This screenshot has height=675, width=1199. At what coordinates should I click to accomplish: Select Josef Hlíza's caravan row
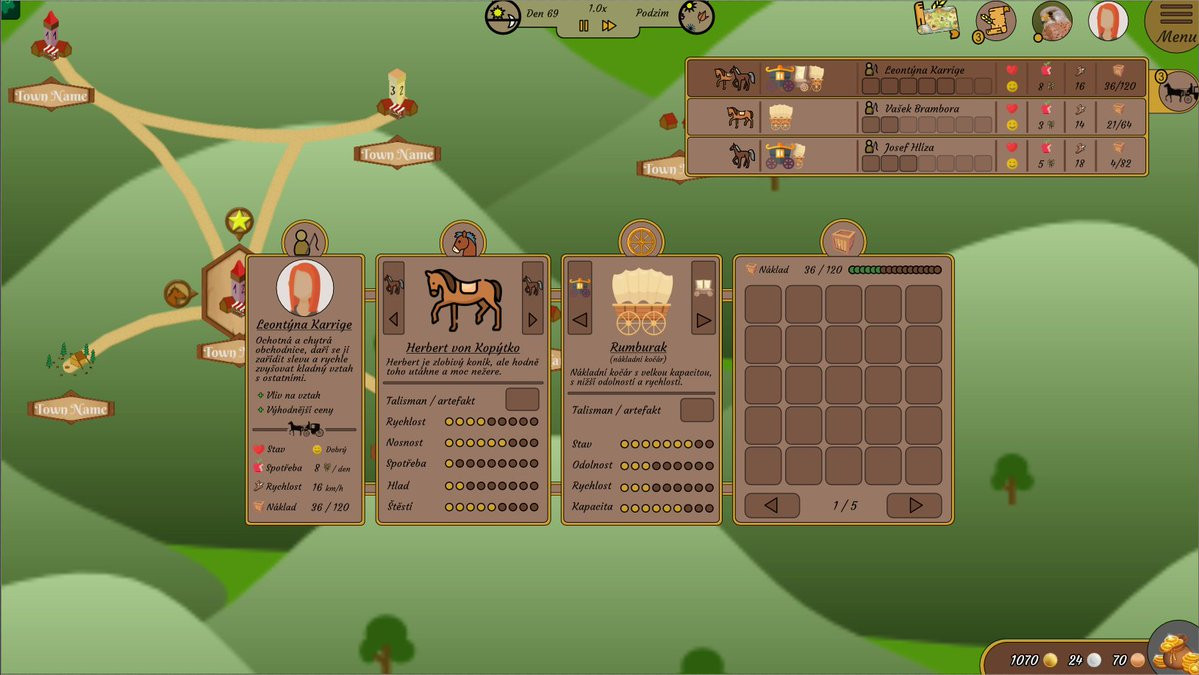[x=915, y=155]
